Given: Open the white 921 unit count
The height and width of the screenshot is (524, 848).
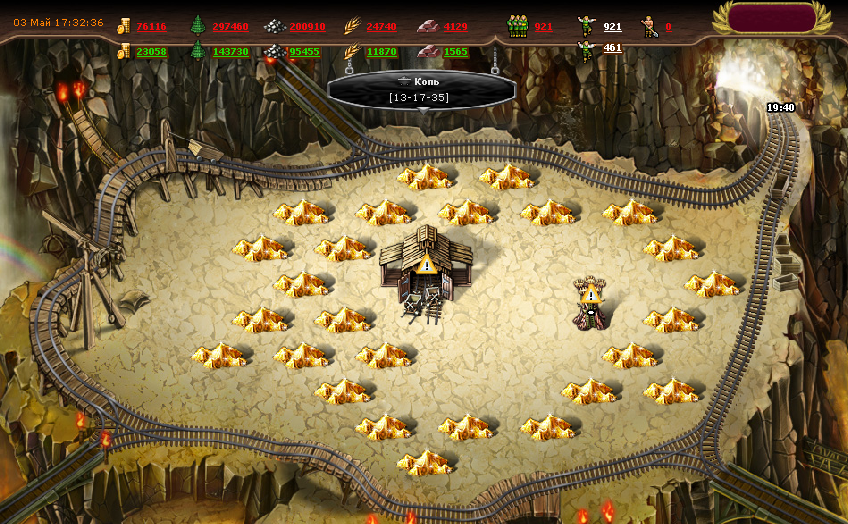Looking at the screenshot, I should click(x=612, y=26).
